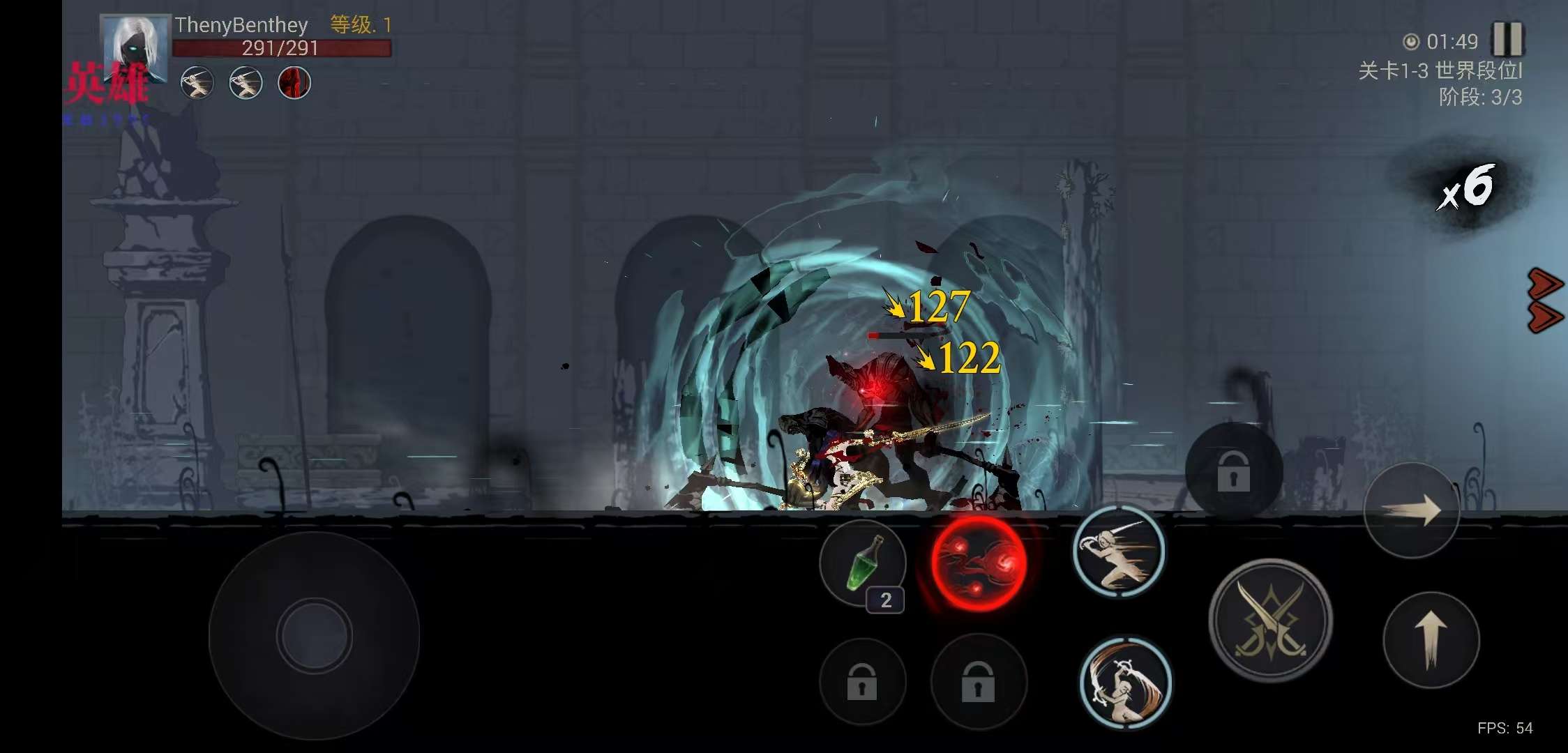The image size is (1568, 753).
Task: Activate the red swirling rage skill
Action: 979,563
